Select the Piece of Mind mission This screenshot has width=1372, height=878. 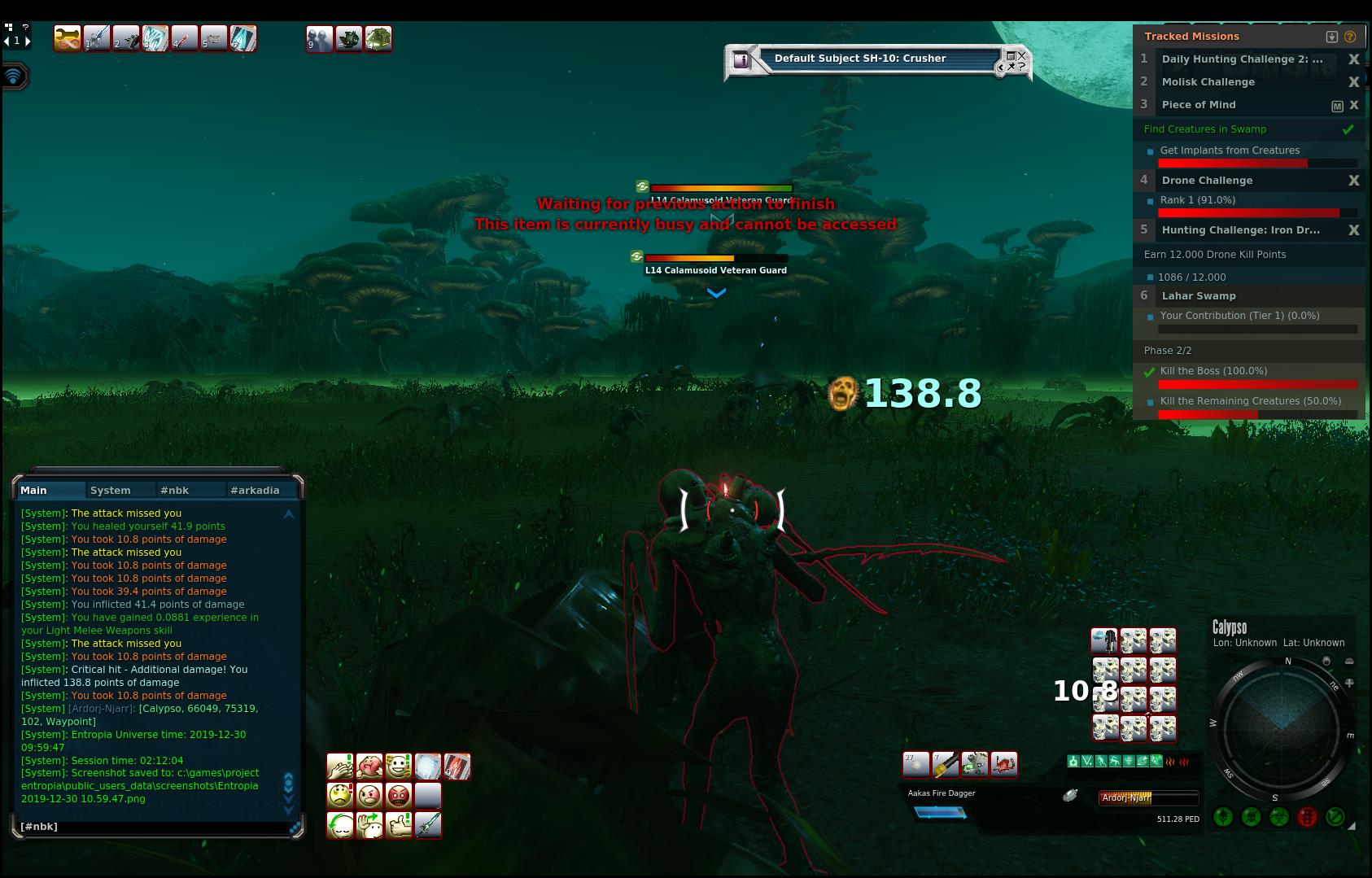pyautogui.click(x=1199, y=105)
